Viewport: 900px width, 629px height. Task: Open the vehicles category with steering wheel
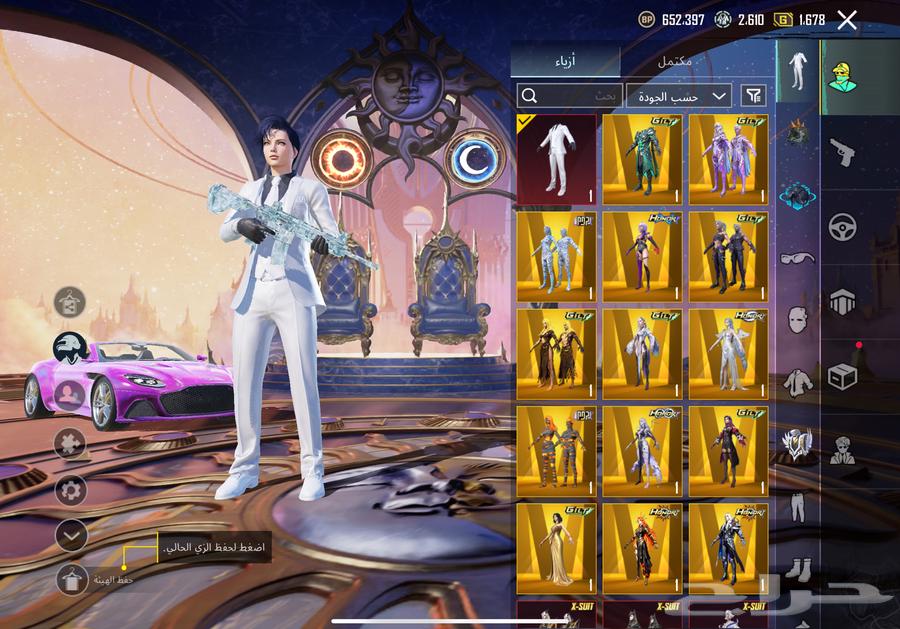coord(843,227)
